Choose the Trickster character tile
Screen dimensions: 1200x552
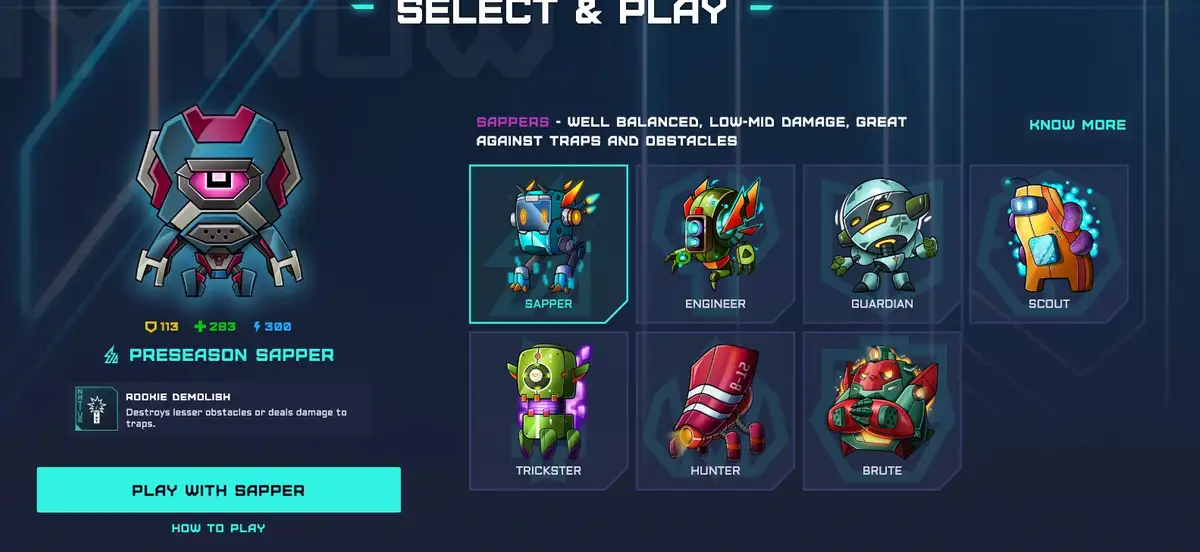coord(548,410)
